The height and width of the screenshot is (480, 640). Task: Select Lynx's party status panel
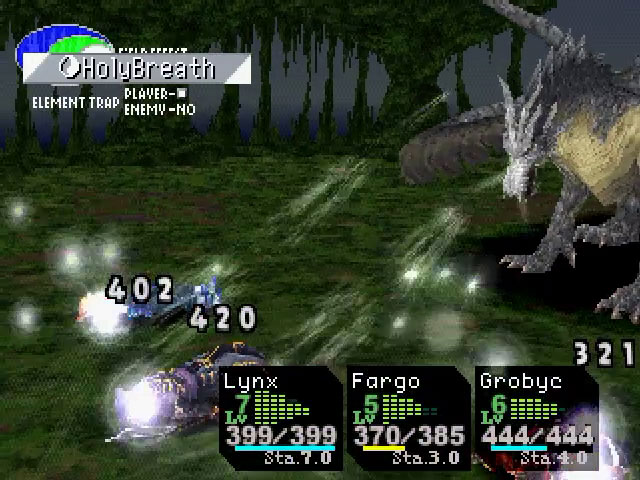point(278,418)
